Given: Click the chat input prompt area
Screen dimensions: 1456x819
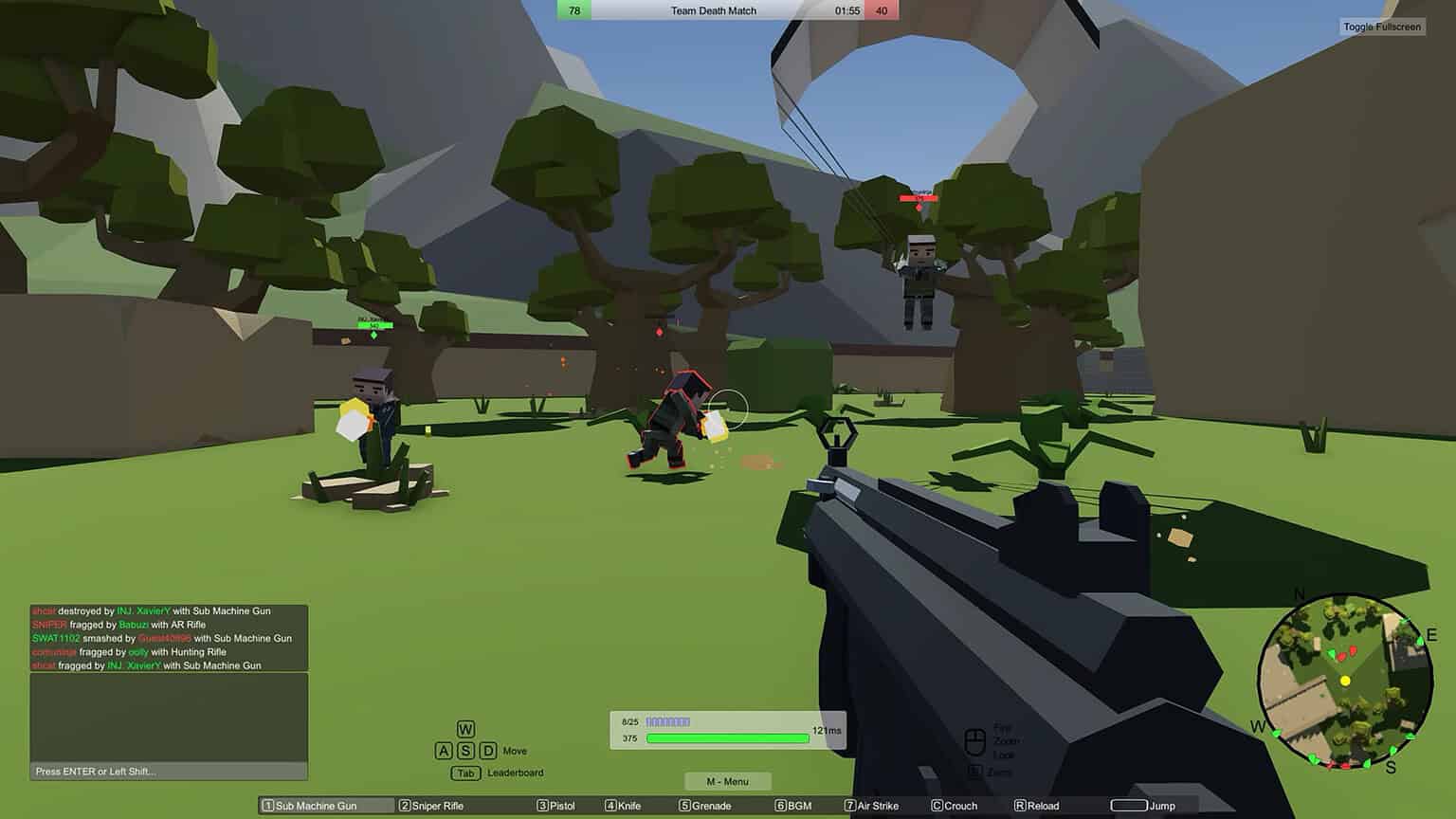Looking at the screenshot, I should click(169, 771).
